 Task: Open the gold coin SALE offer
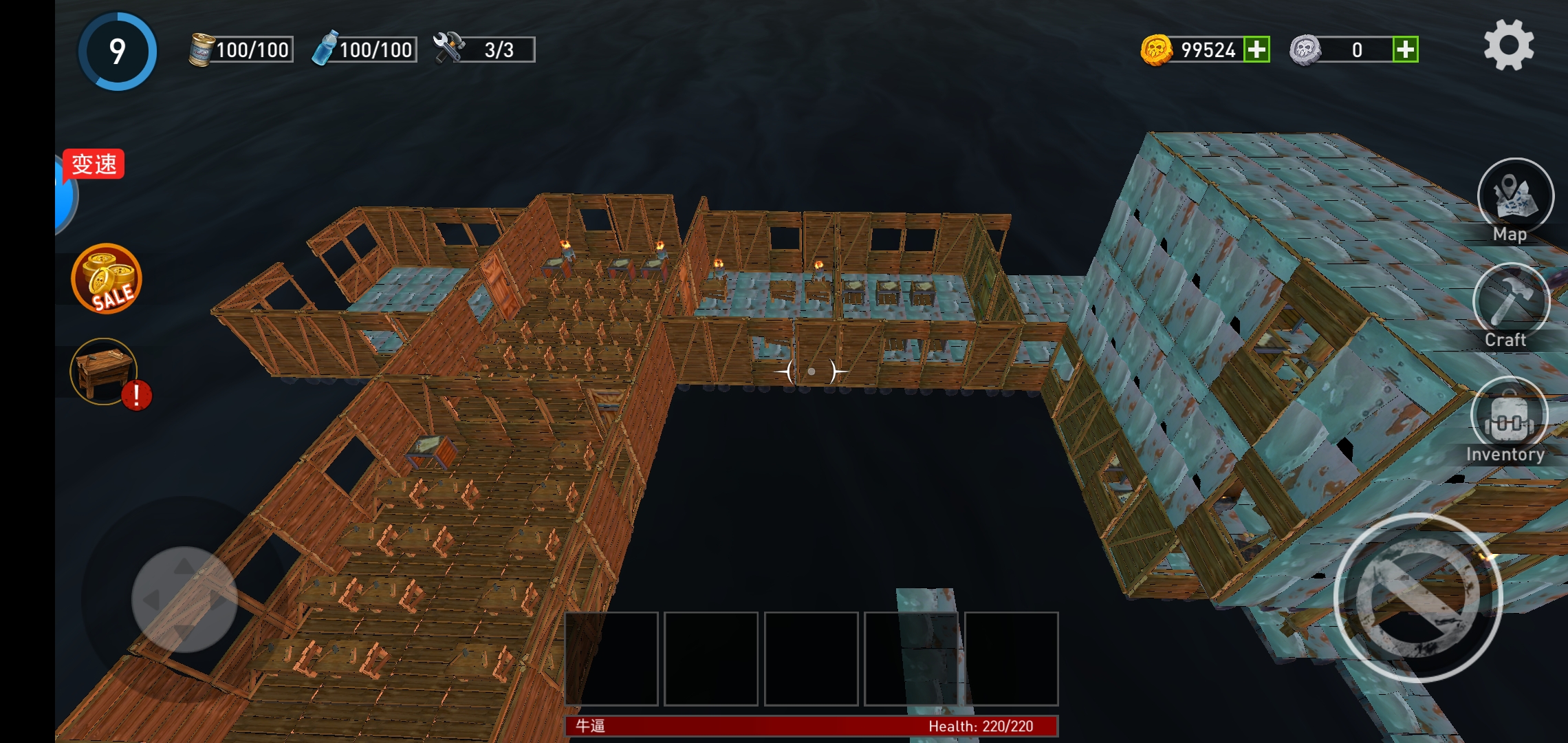click(106, 279)
